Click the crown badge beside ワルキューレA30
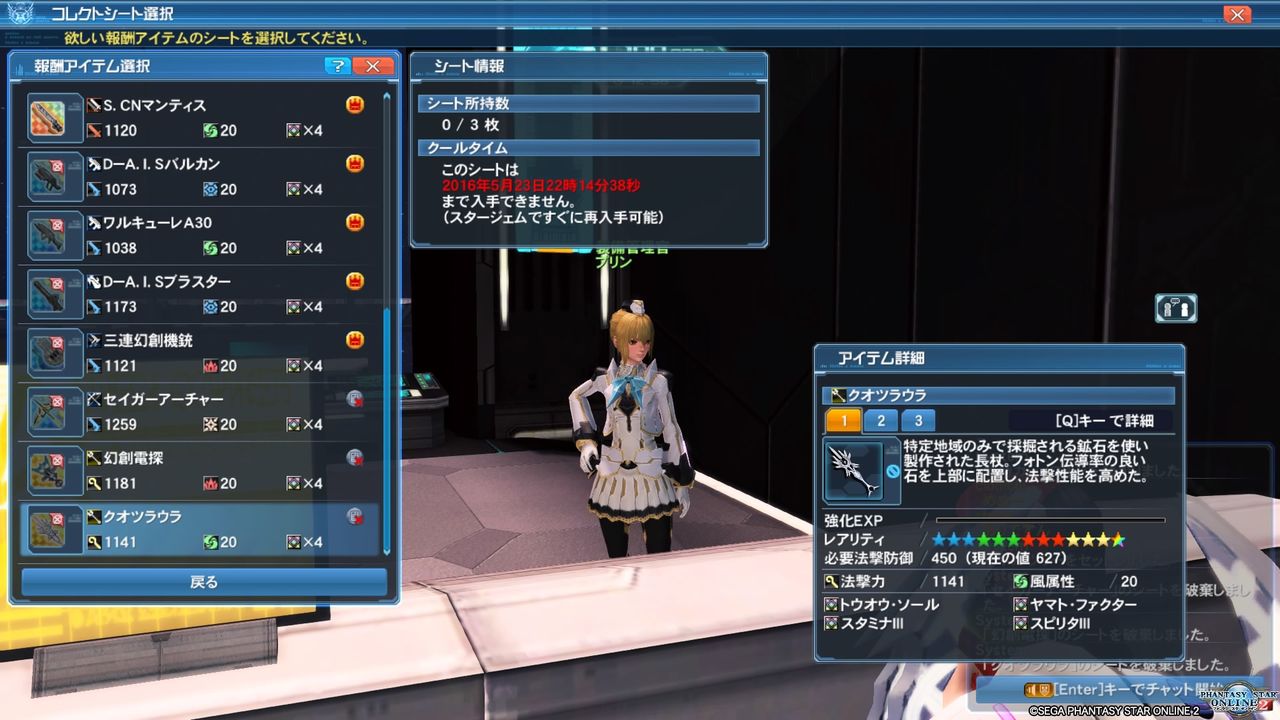This screenshot has width=1280, height=720. (354, 221)
